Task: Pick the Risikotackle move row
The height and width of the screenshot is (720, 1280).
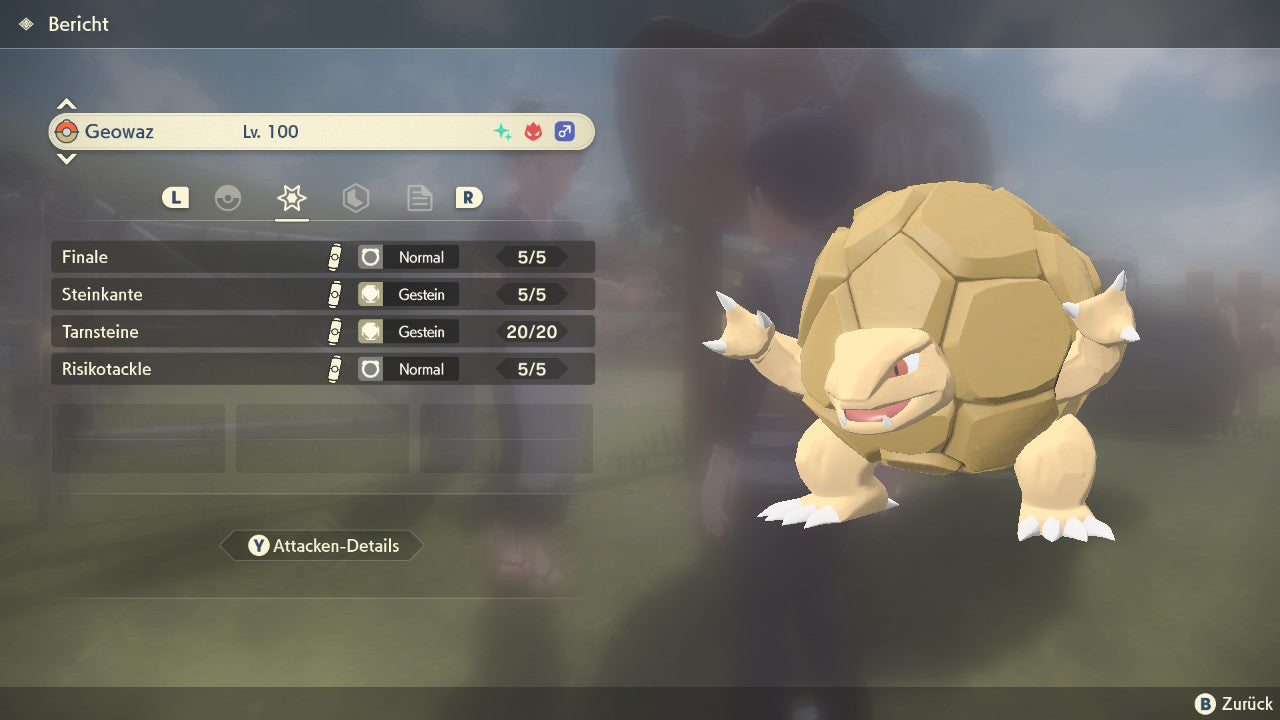Action: tap(322, 369)
